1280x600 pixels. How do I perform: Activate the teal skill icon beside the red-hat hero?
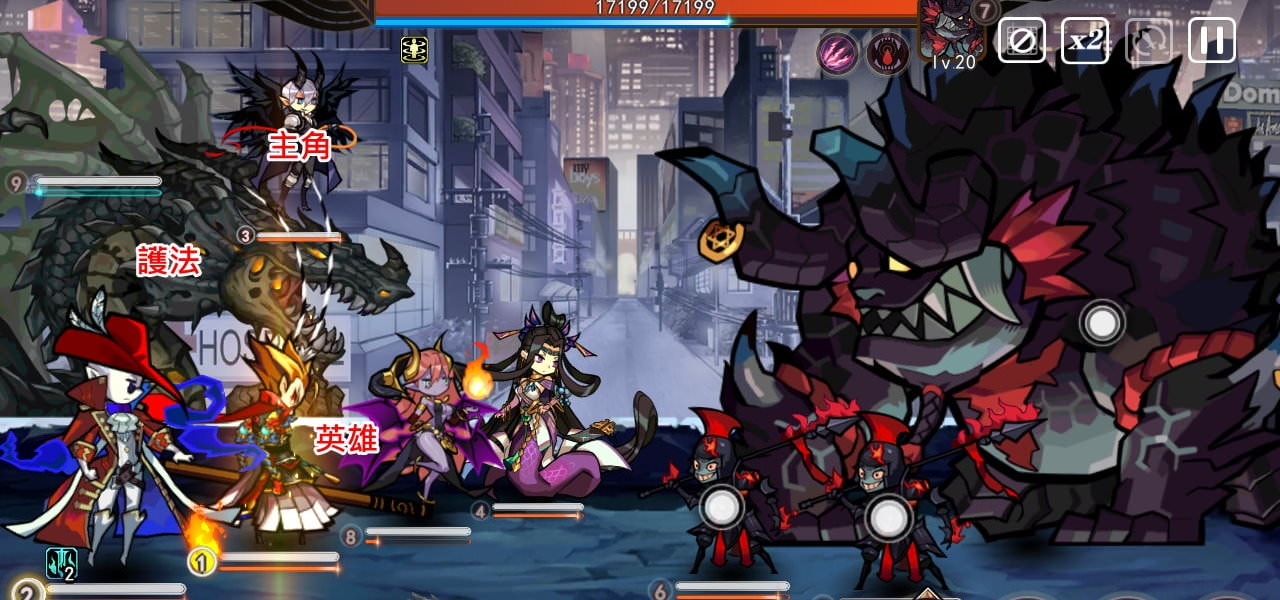pyautogui.click(x=61, y=563)
